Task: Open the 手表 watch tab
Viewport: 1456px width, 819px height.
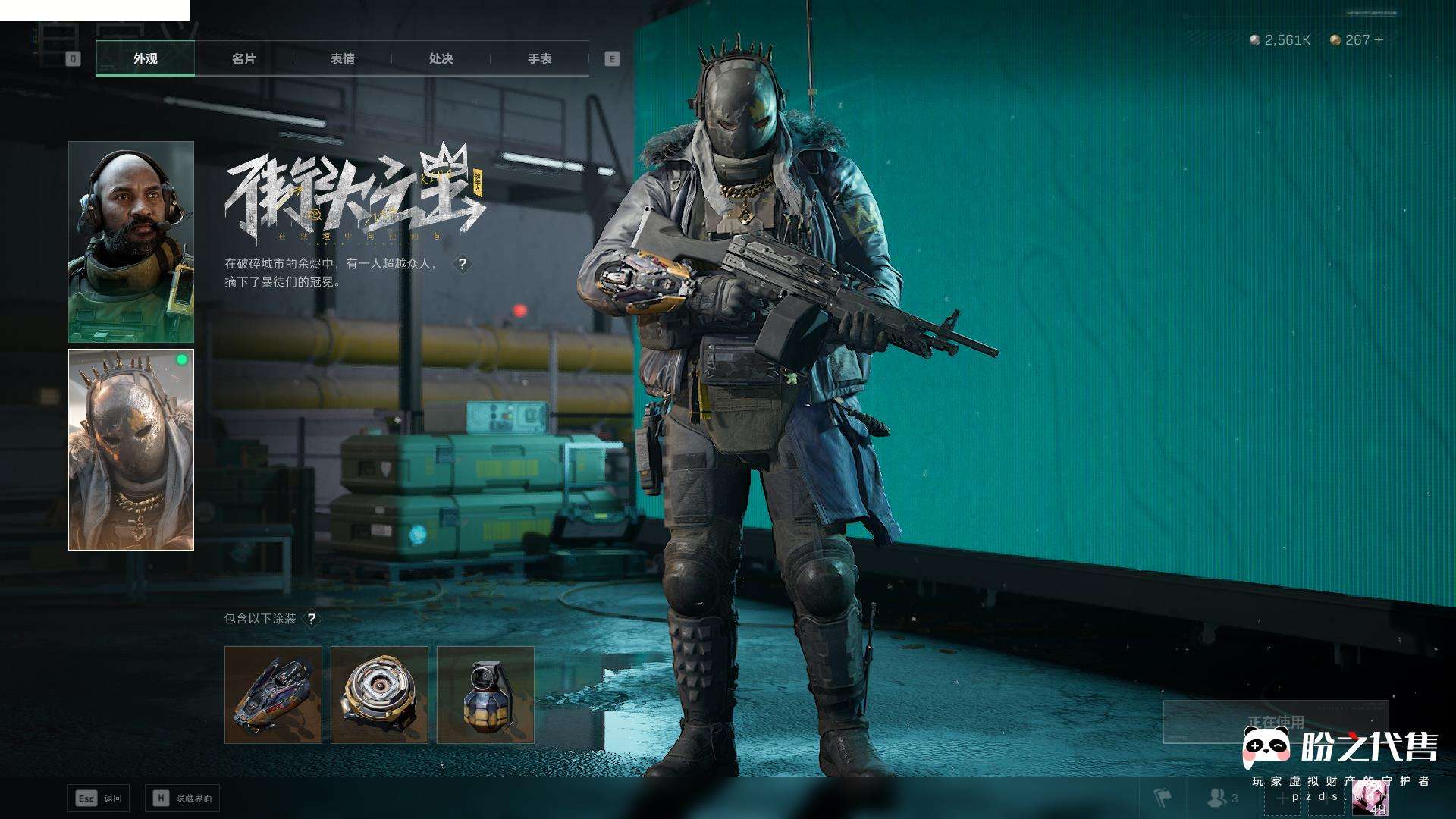Action: point(539,58)
